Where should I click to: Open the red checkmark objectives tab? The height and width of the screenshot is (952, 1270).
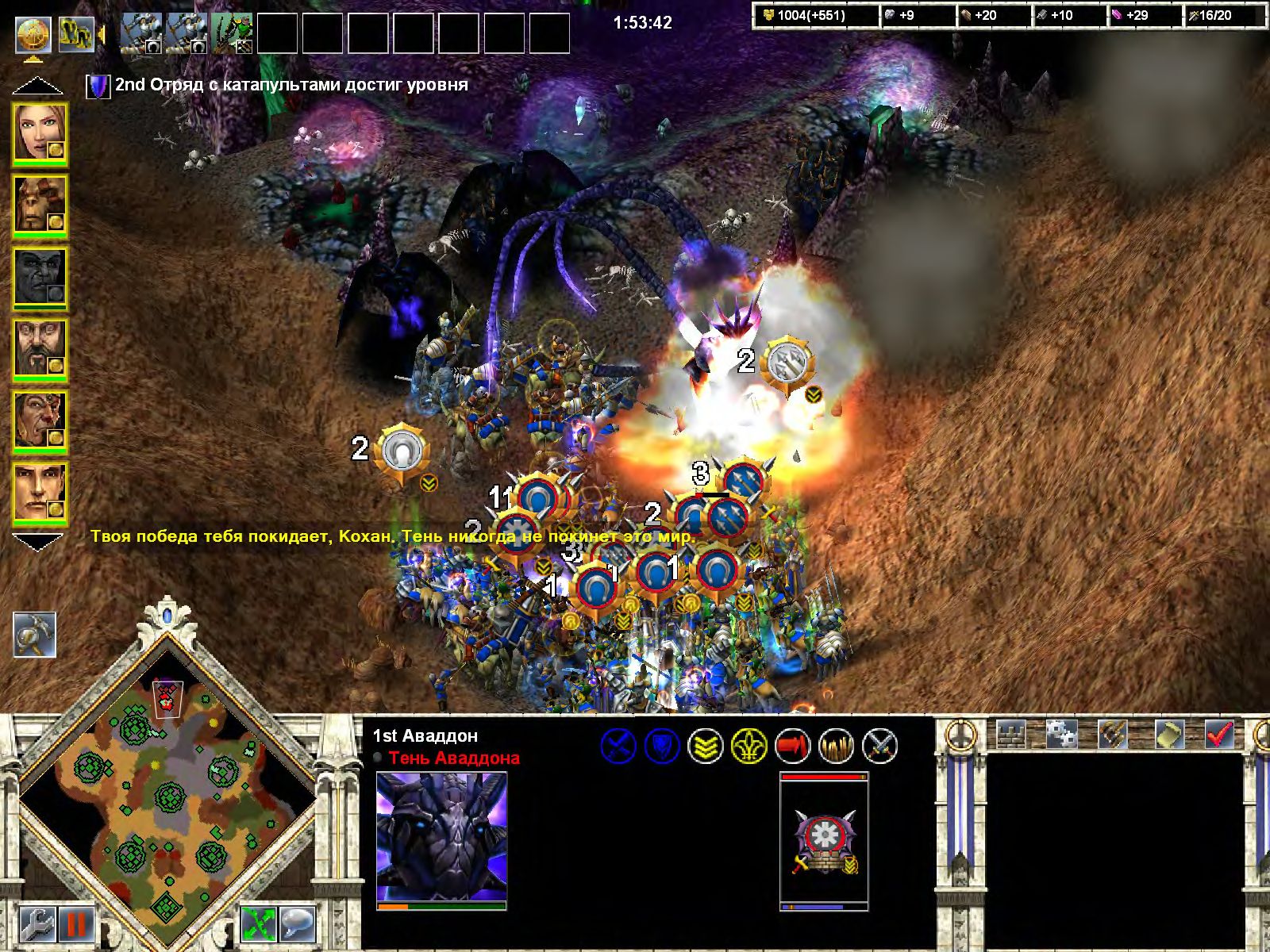click(x=1218, y=734)
